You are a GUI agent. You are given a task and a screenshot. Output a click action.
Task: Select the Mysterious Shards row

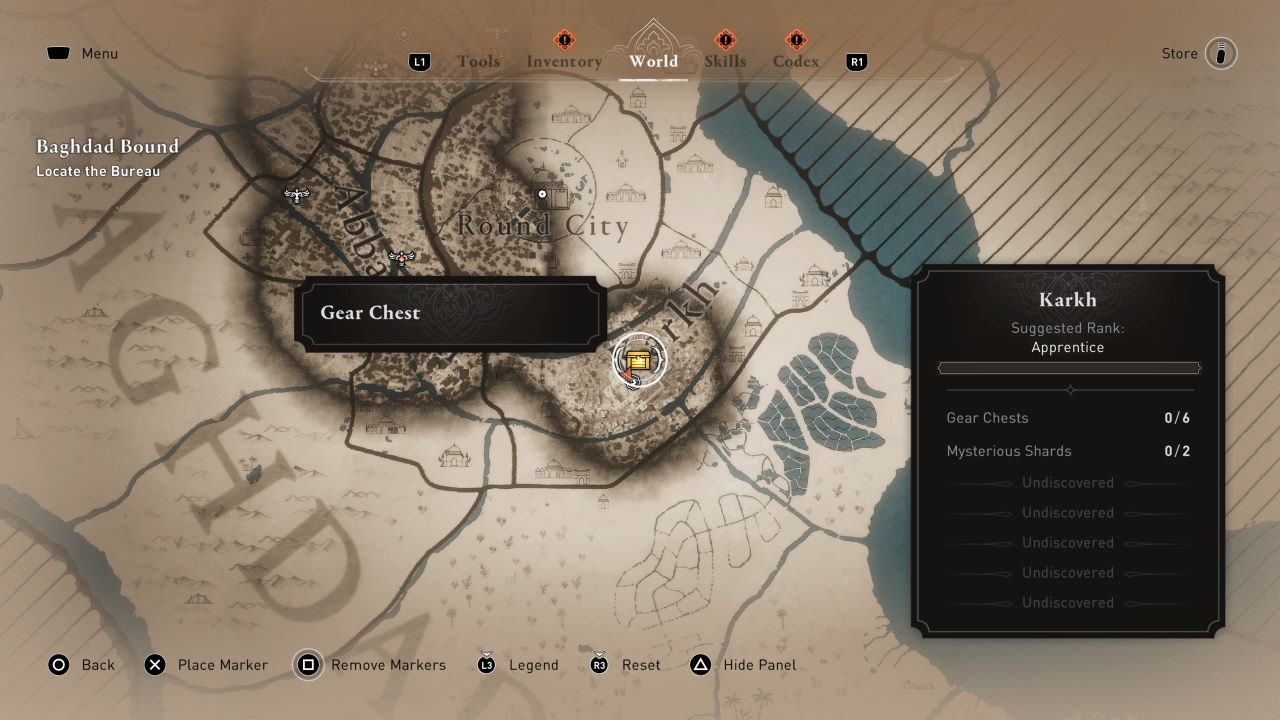[x=1068, y=451]
